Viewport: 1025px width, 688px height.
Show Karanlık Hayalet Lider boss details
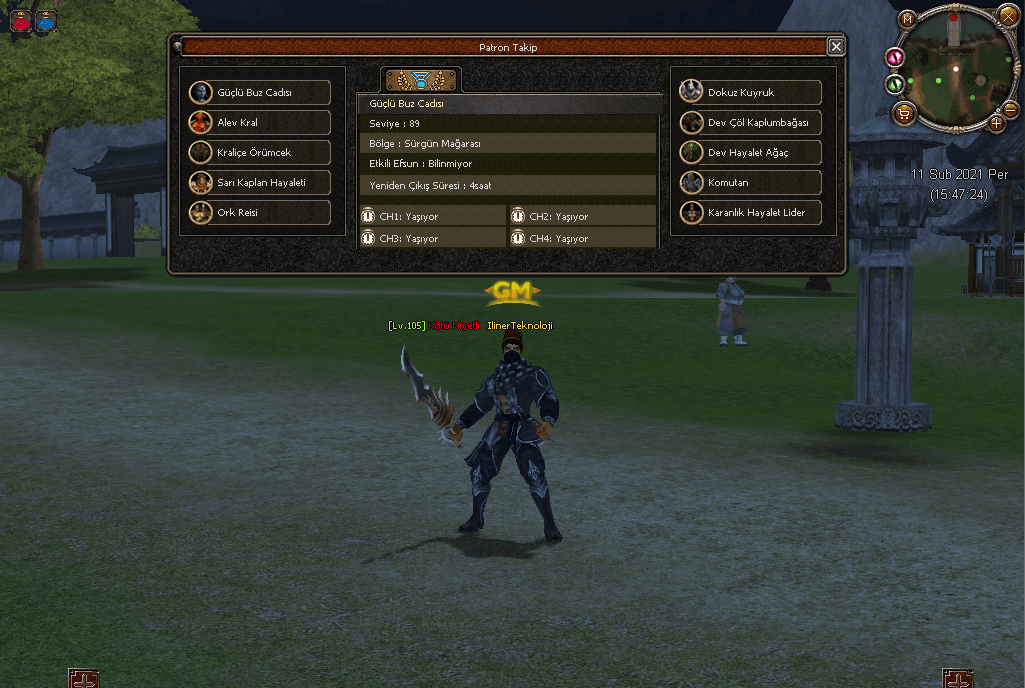click(751, 213)
